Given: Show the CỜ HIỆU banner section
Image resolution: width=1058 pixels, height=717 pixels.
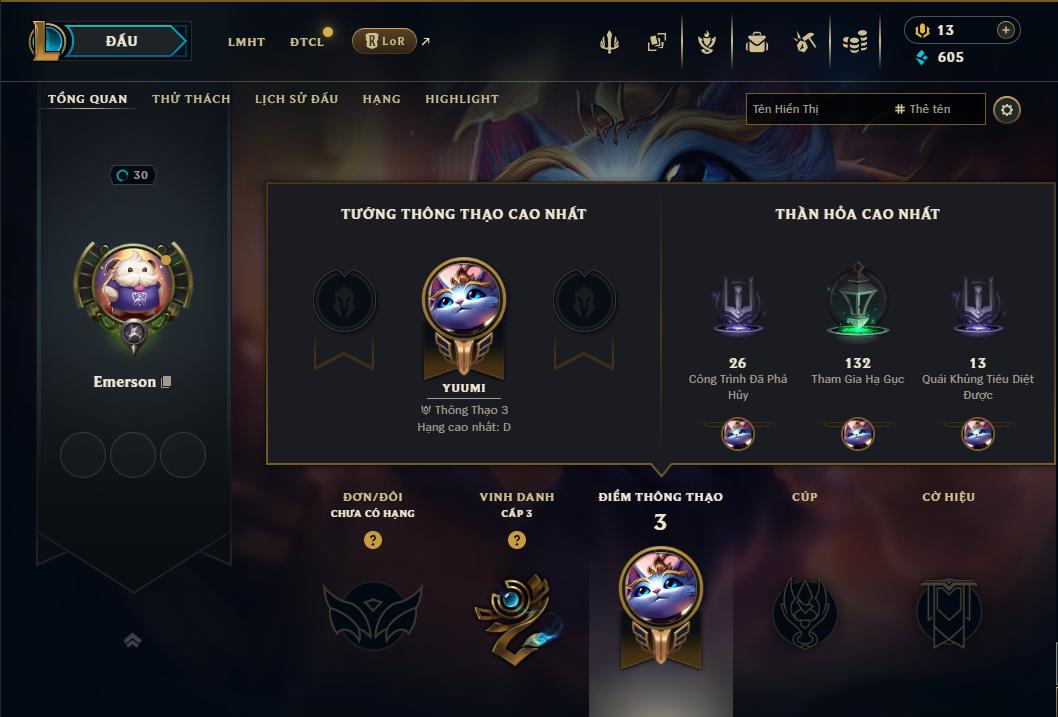Looking at the screenshot, I should pos(948,611).
